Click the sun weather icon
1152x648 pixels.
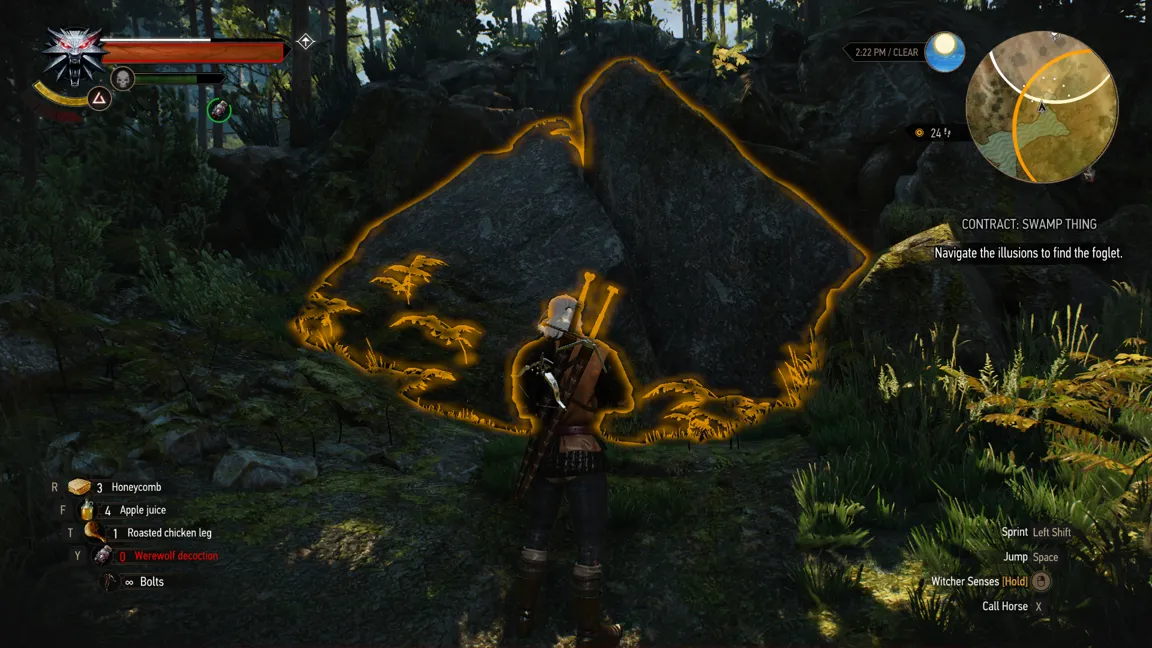point(944,52)
